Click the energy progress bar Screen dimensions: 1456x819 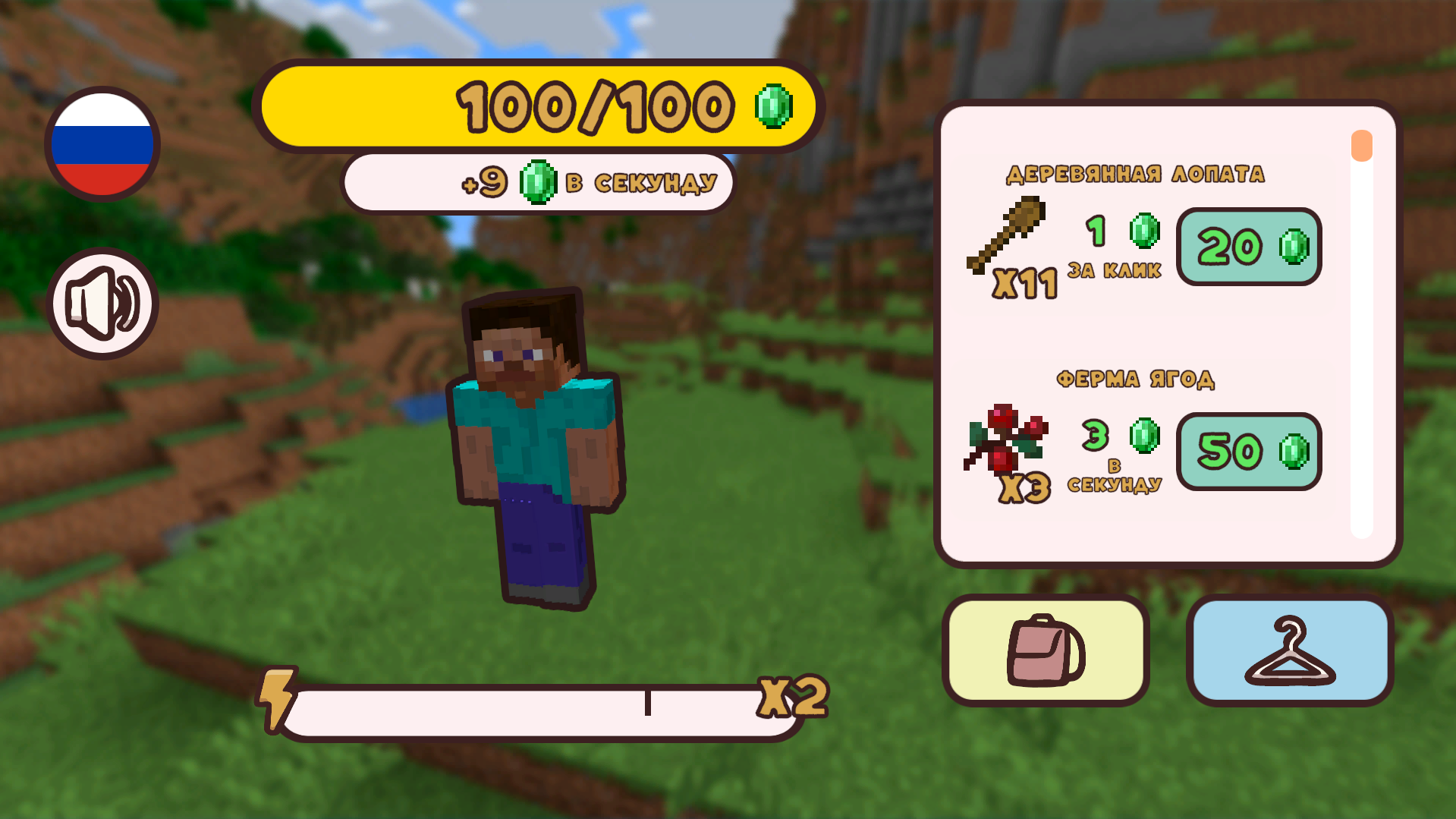click(x=531, y=710)
